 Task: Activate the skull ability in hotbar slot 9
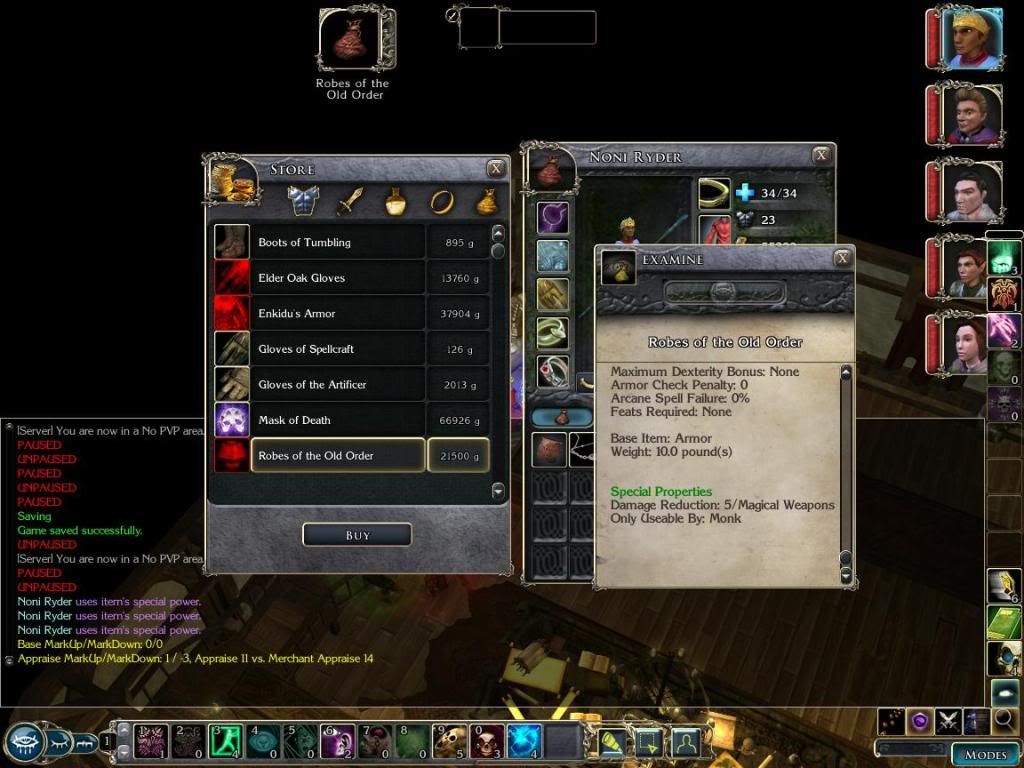point(450,741)
